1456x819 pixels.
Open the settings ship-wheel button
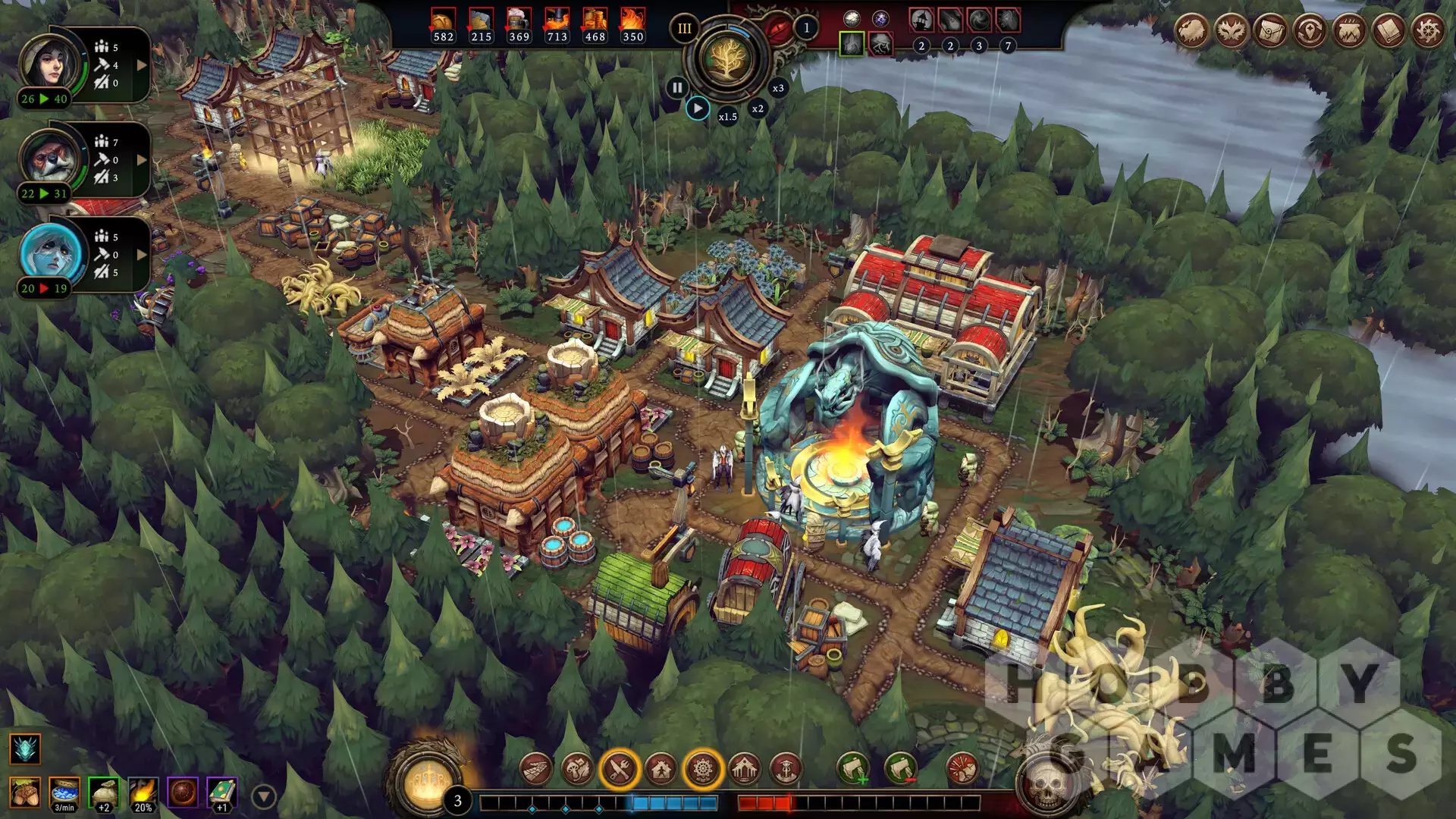tap(1429, 32)
